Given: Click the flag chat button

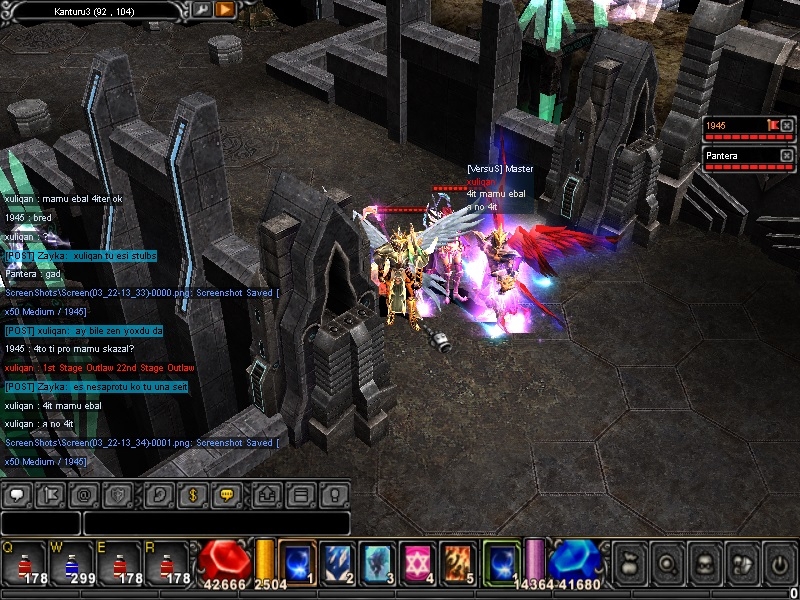Looking at the screenshot, I should (x=50, y=494).
